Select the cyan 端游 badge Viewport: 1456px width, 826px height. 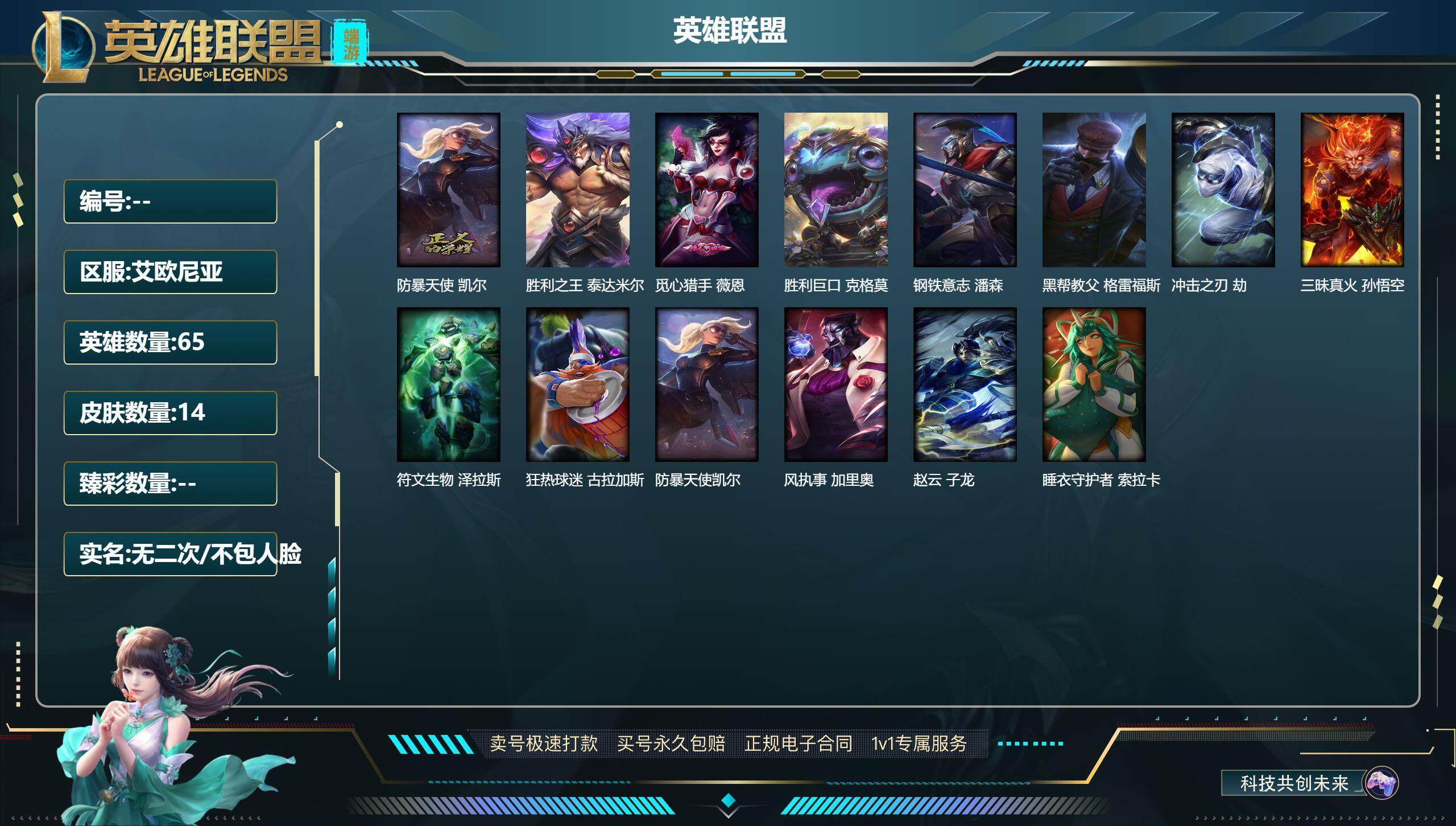click(351, 40)
